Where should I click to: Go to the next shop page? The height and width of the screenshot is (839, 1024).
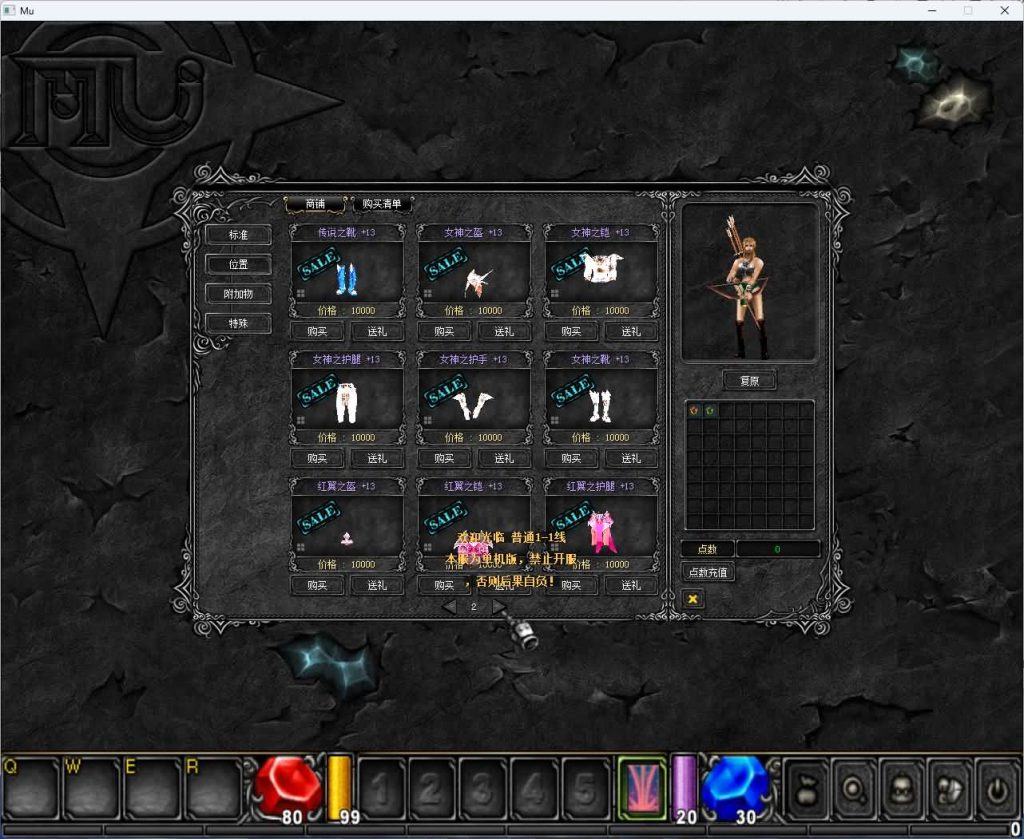point(499,607)
